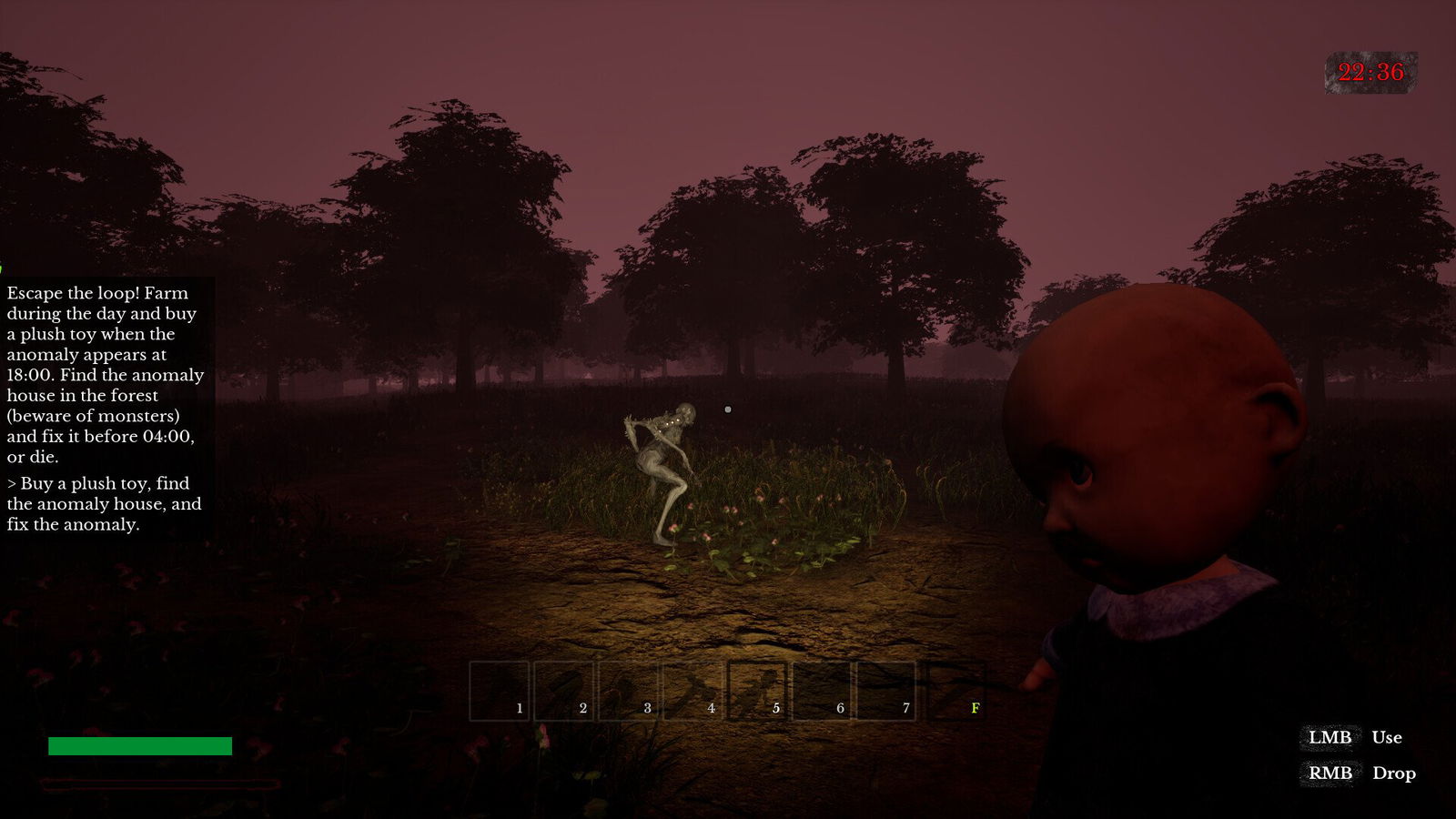Select the highlighted doll slot numbered 5
This screenshot has height=819, width=1456.
757,692
